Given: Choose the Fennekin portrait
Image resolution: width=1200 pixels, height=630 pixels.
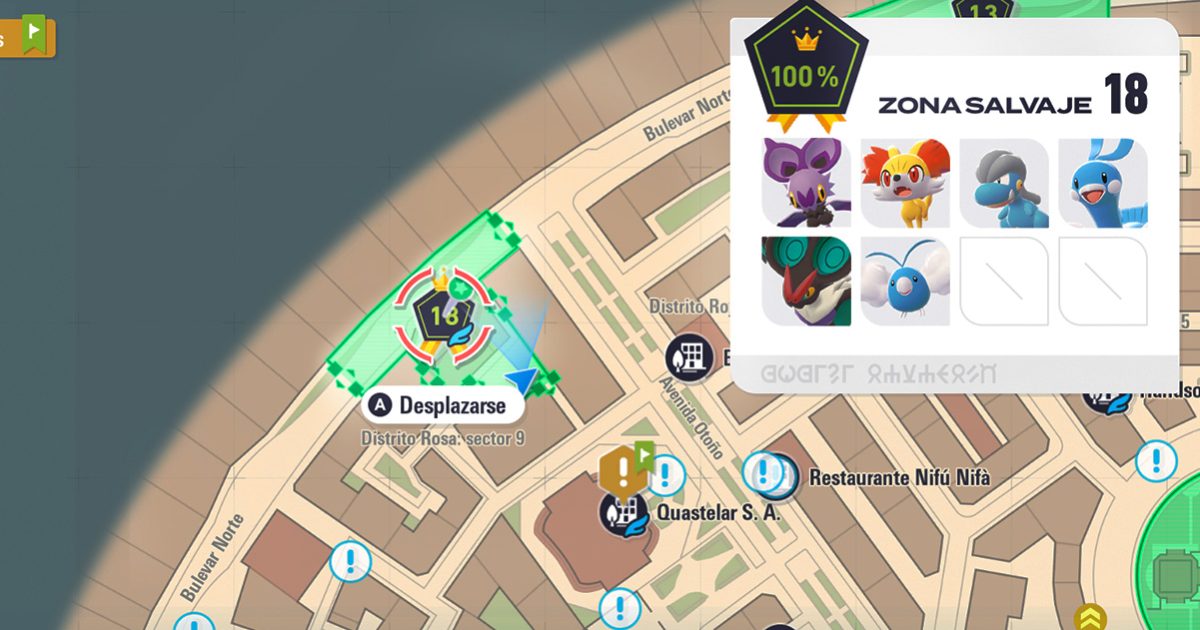Looking at the screenshot, I should [905, 182].
